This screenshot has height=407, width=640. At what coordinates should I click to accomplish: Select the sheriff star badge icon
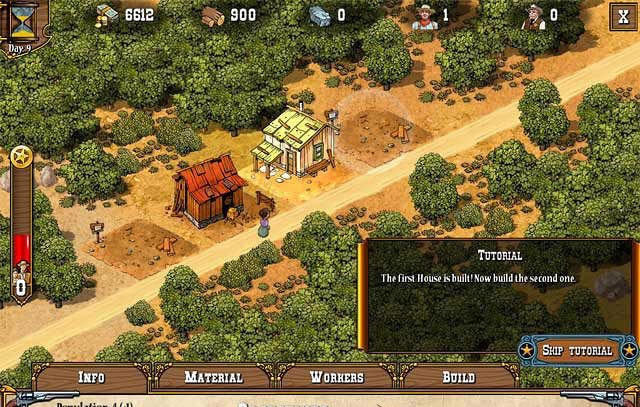point(20,157)
